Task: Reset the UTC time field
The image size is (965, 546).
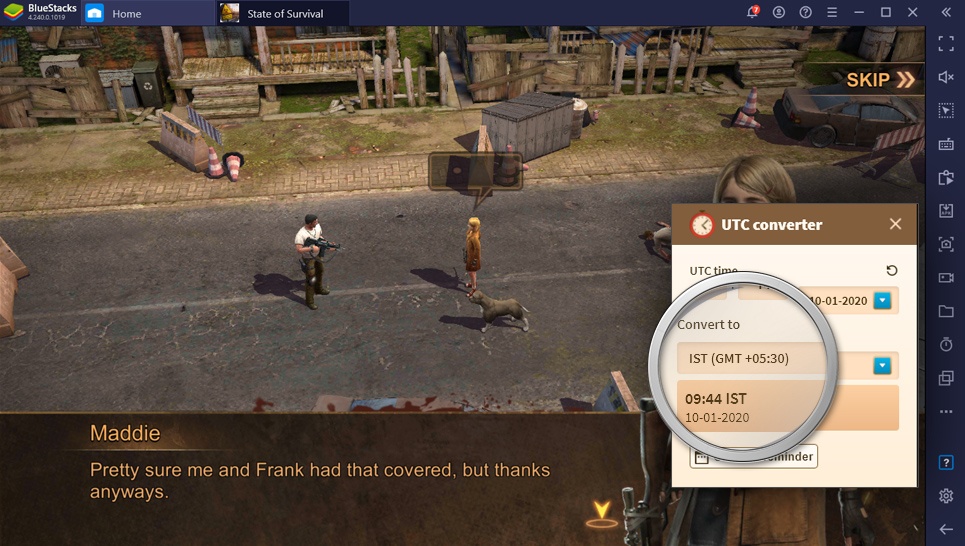Action: click(892, 270)
